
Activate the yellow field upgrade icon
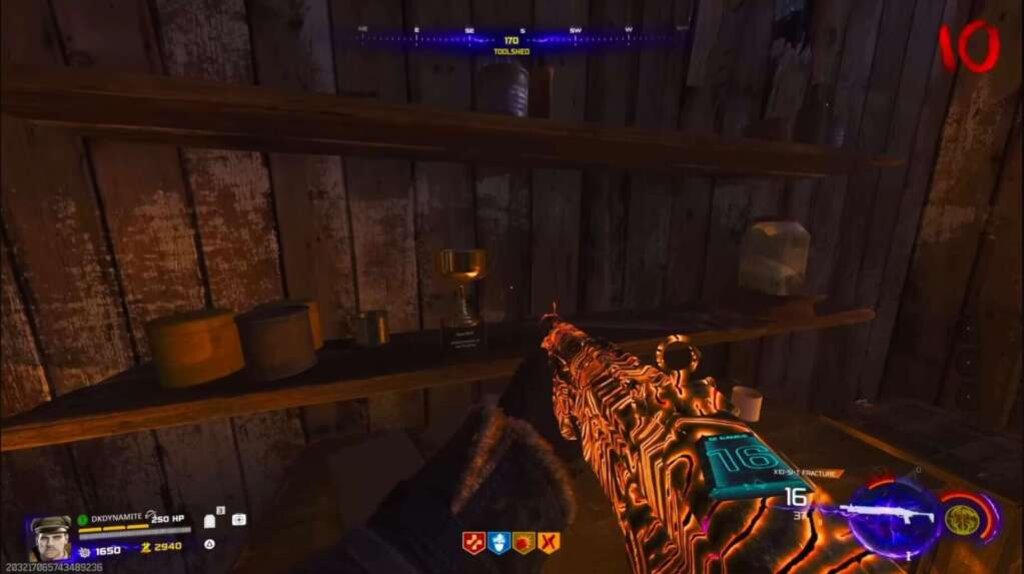(962, 518)
